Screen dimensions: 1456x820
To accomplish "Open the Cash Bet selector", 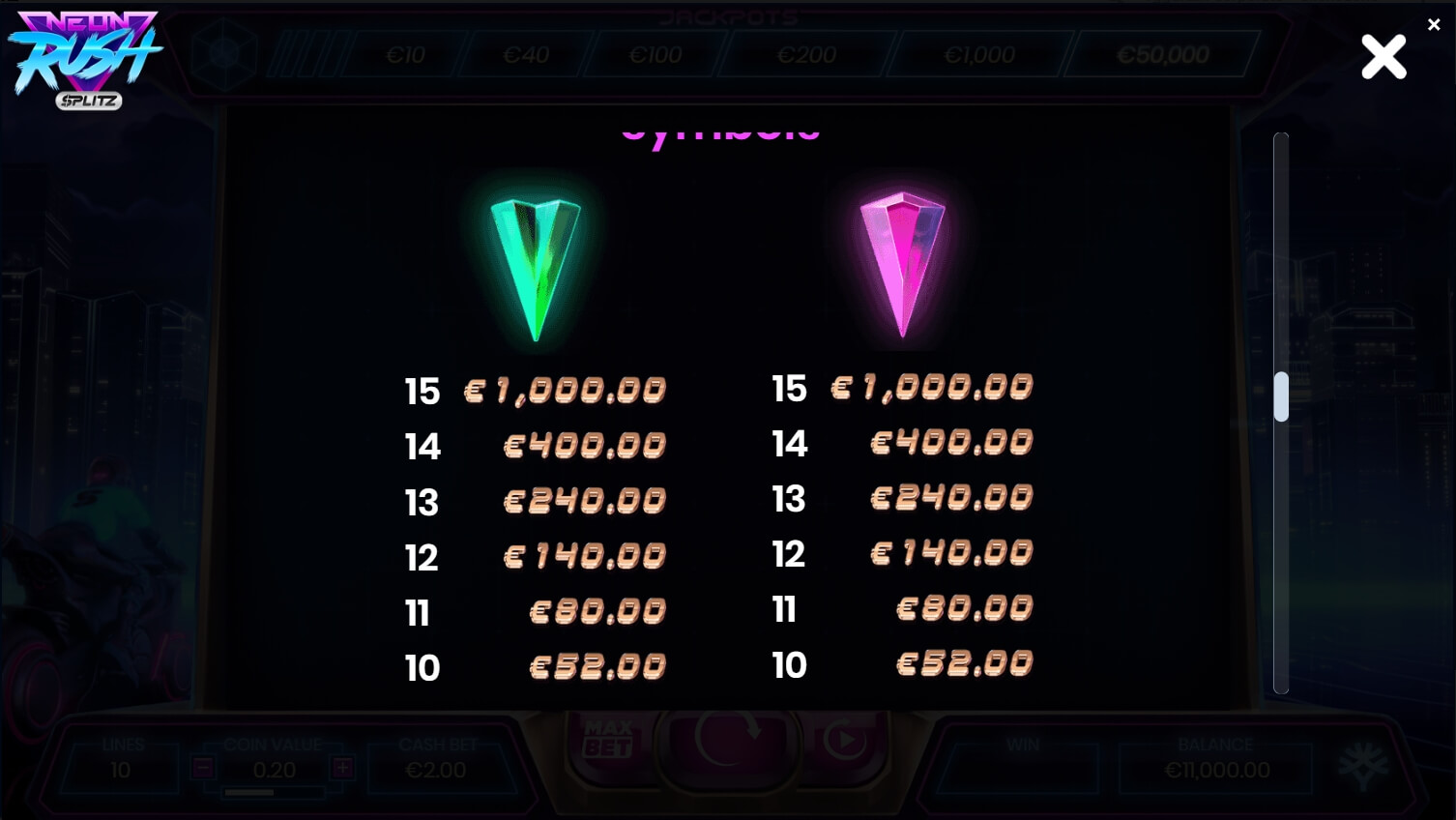I will pyautogui.click(x=437, y=770).
